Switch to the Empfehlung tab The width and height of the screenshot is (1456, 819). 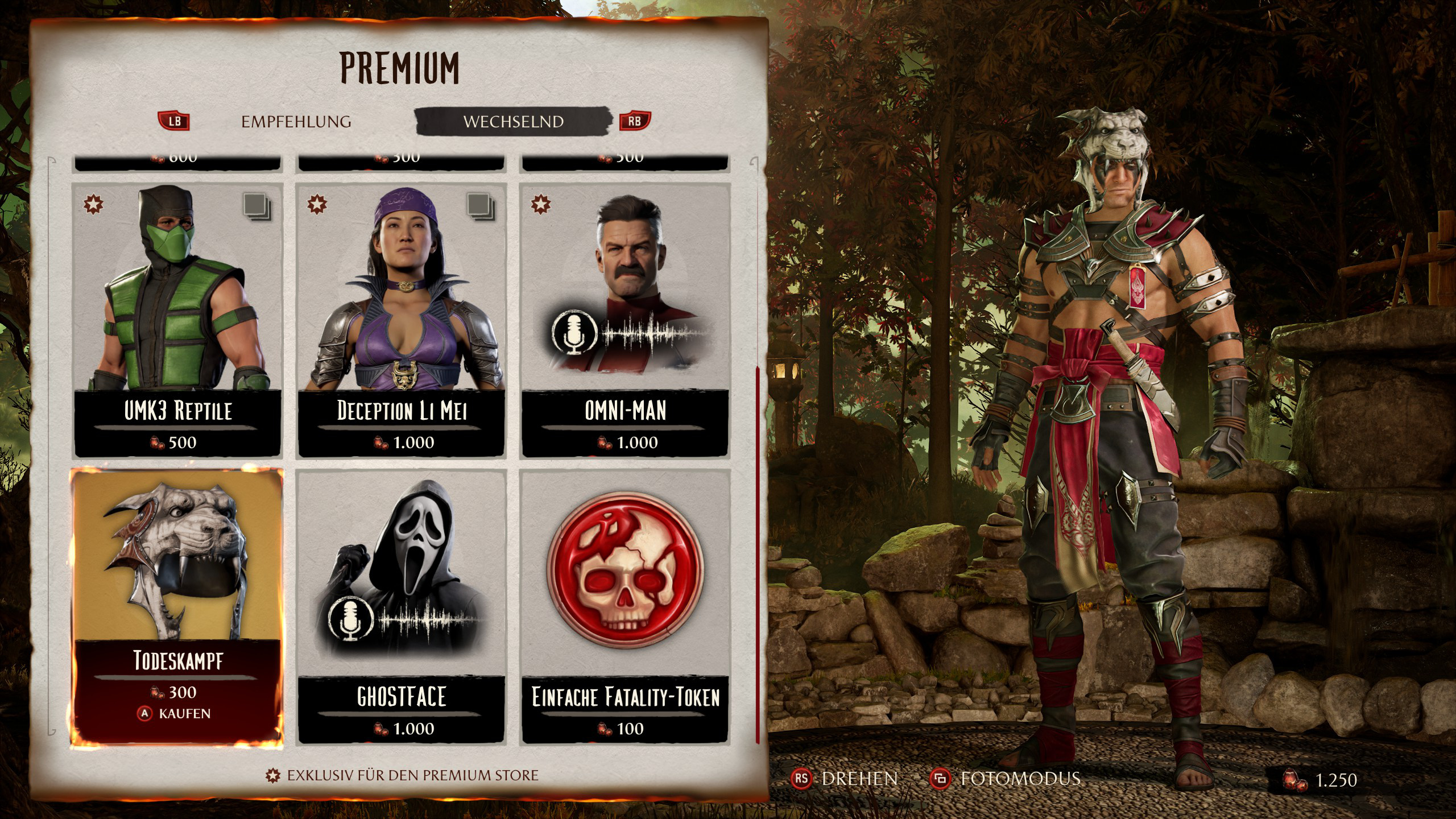296,122
